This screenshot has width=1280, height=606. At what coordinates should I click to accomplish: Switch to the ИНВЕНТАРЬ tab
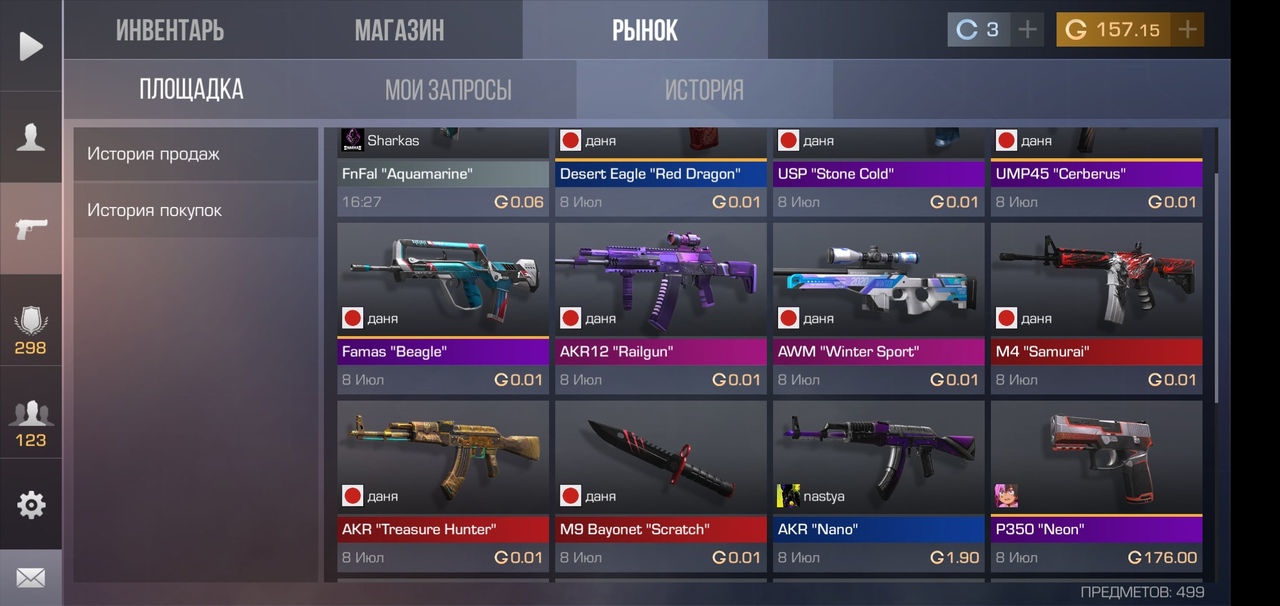coord(170,30)
